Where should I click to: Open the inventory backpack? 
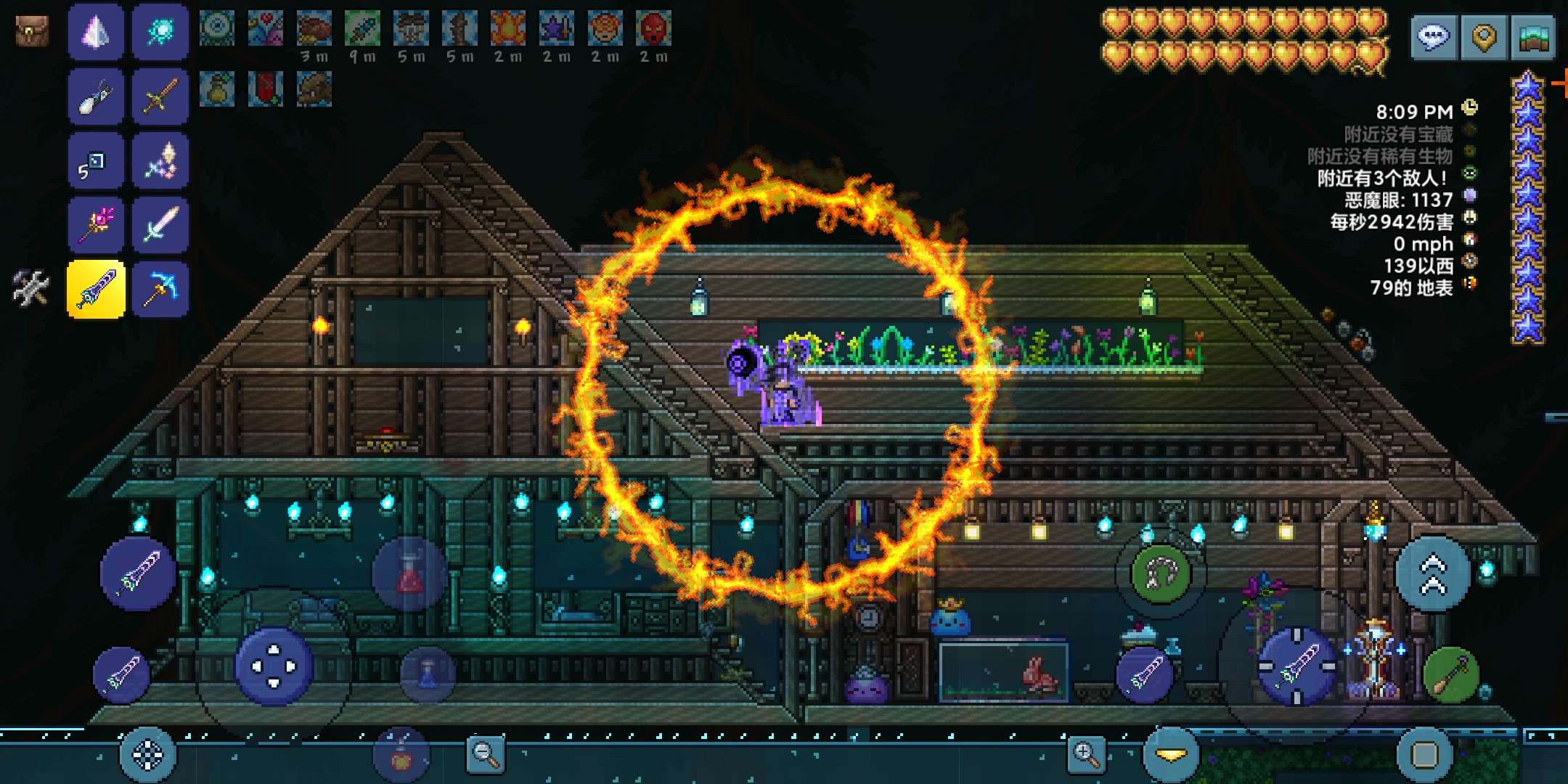click(x=32, y=31)
